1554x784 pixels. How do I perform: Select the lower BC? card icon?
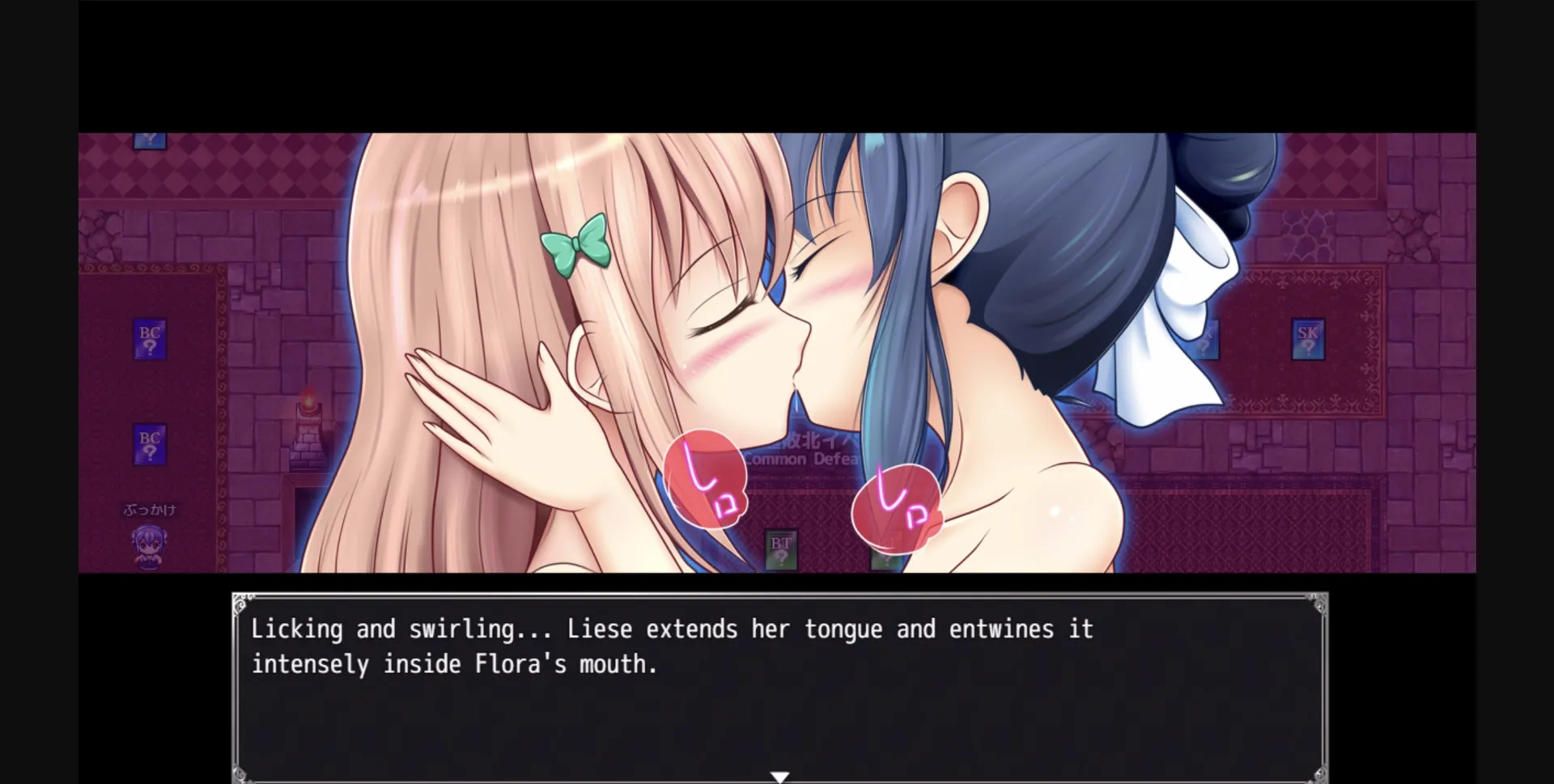tap(148, 442)
